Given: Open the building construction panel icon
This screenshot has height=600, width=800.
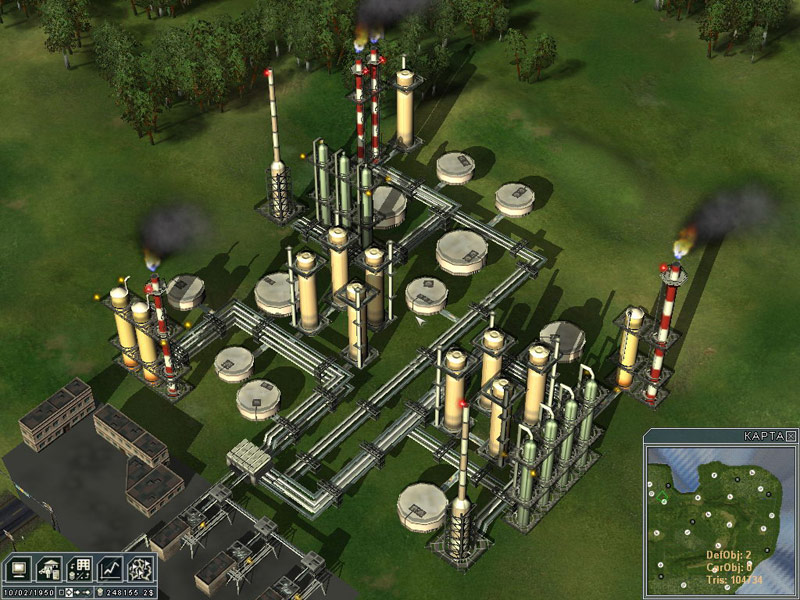Looking at the screenshot, I should [48, 568].
